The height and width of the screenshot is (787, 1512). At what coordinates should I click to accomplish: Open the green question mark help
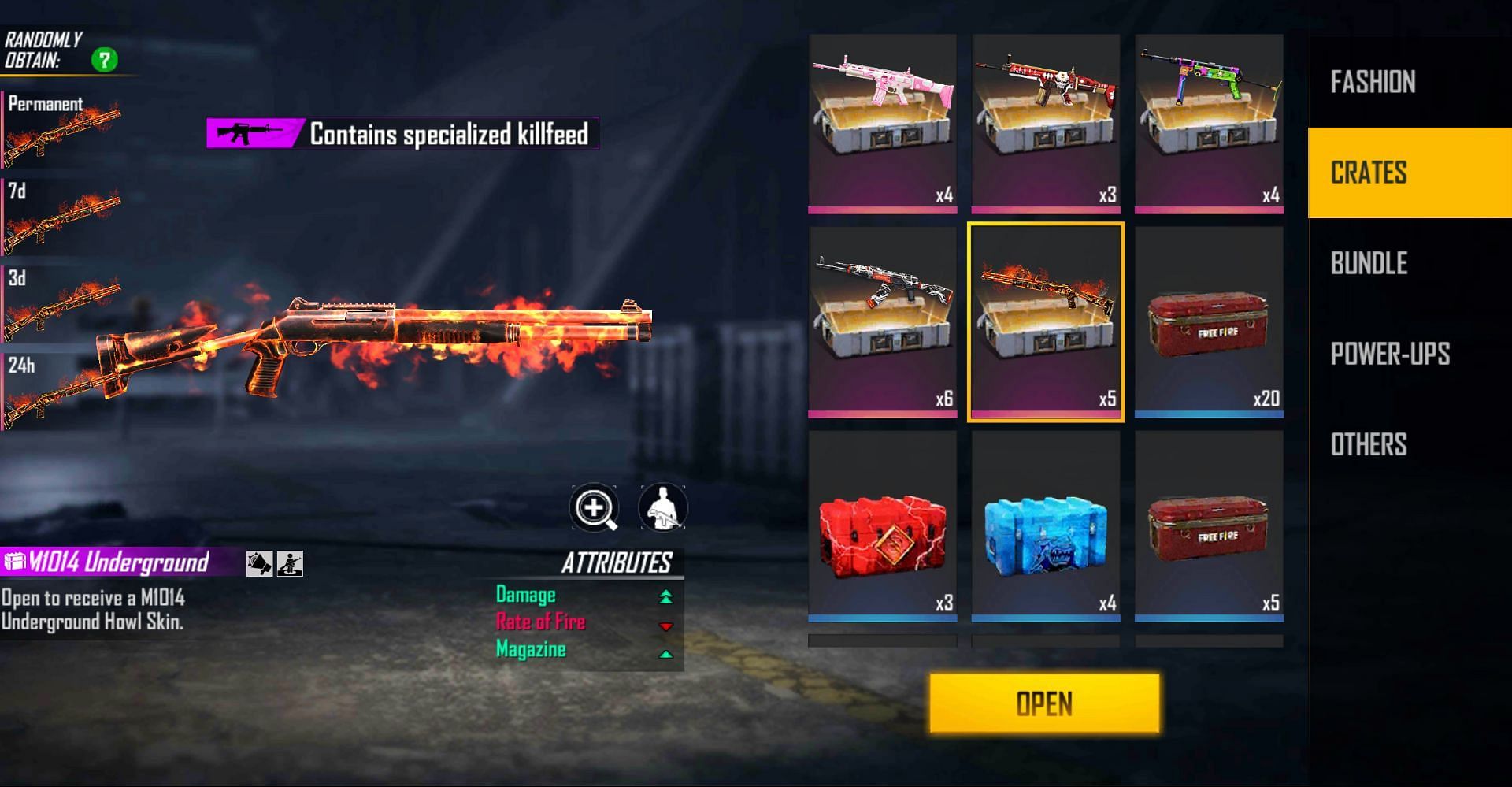104,60
